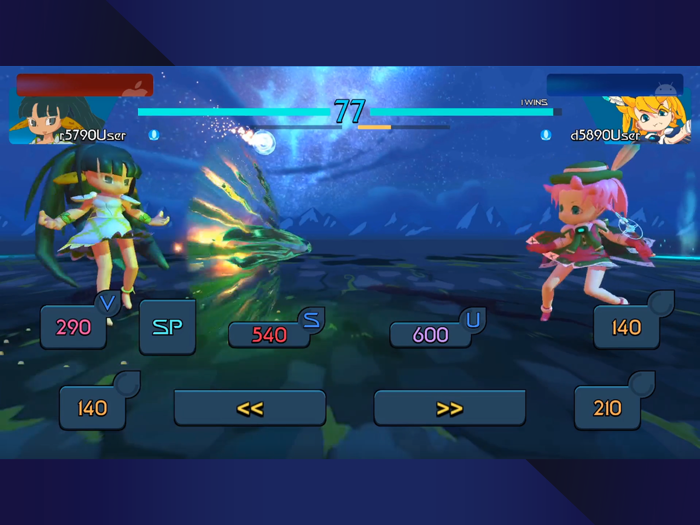
Task: Trigger the 600 skill marked U
Action: 431,334
